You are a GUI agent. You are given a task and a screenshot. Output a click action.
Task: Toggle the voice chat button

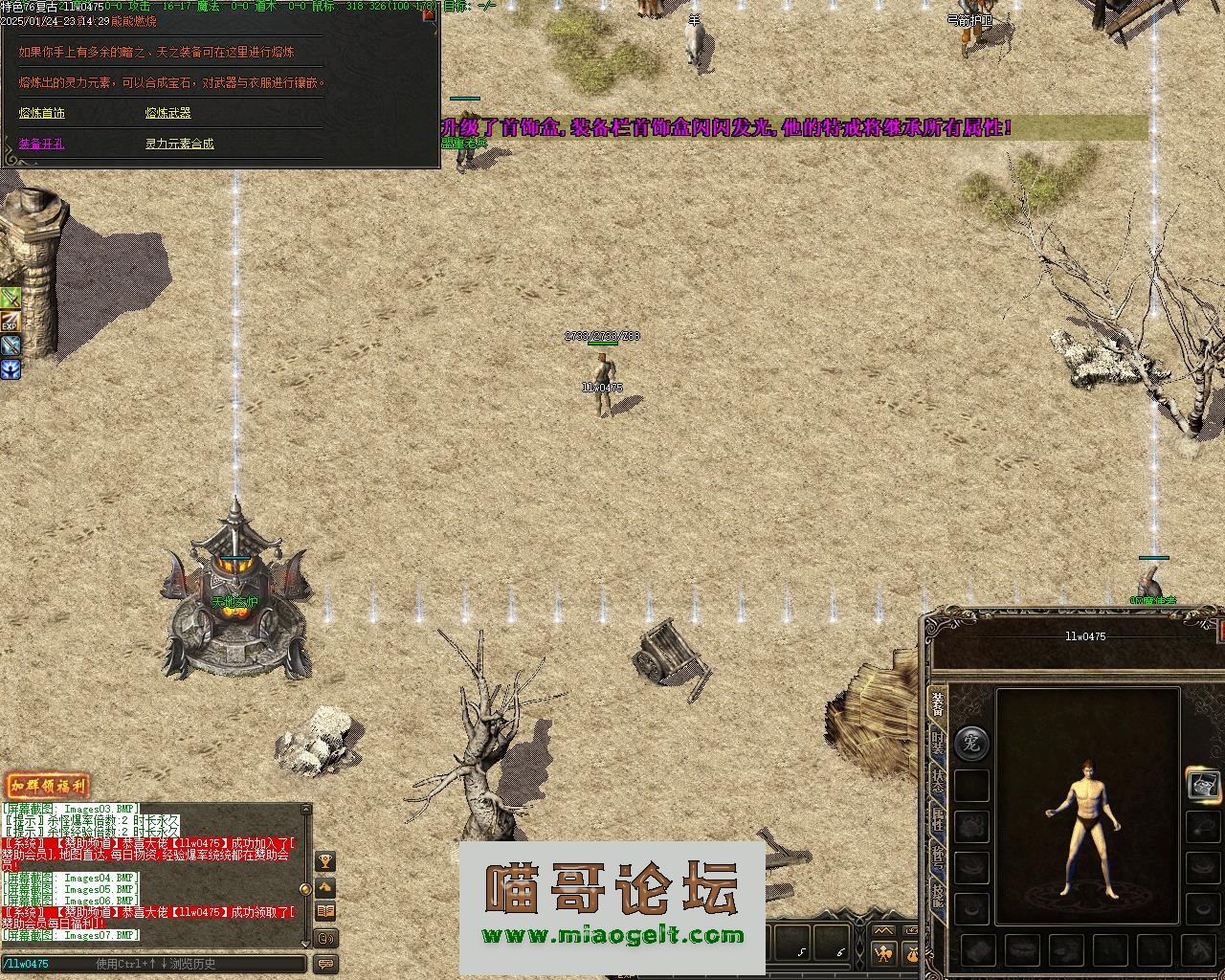325,938
